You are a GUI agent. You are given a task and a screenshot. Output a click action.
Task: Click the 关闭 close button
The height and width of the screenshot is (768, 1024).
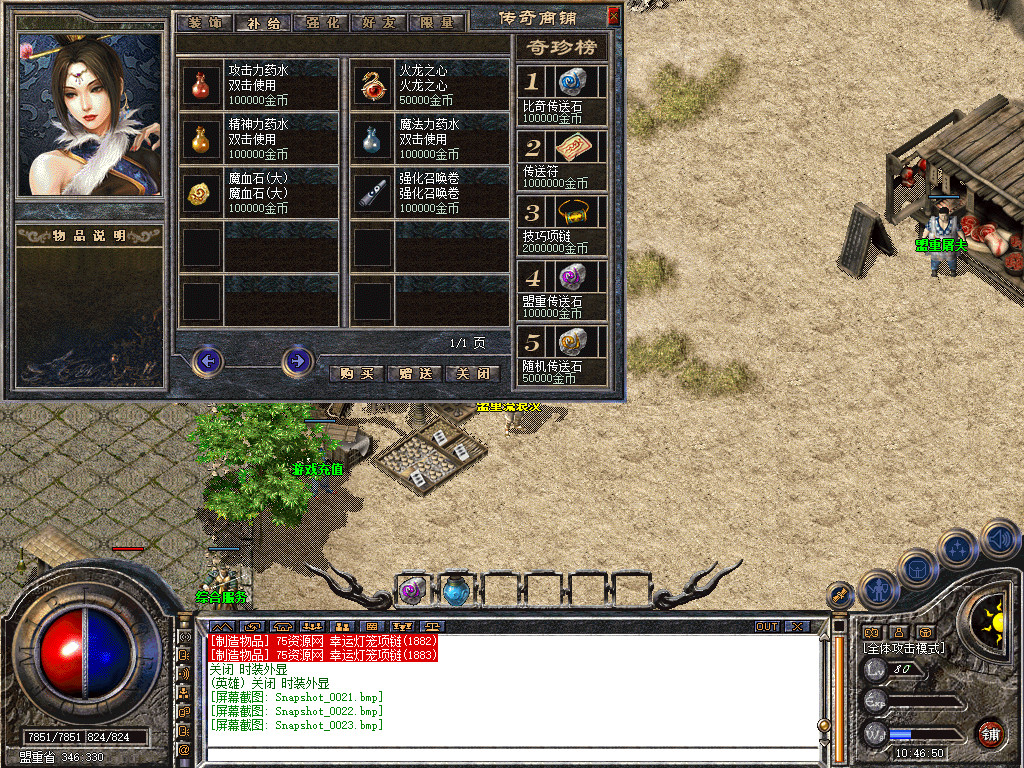click(x=472, y=373)
